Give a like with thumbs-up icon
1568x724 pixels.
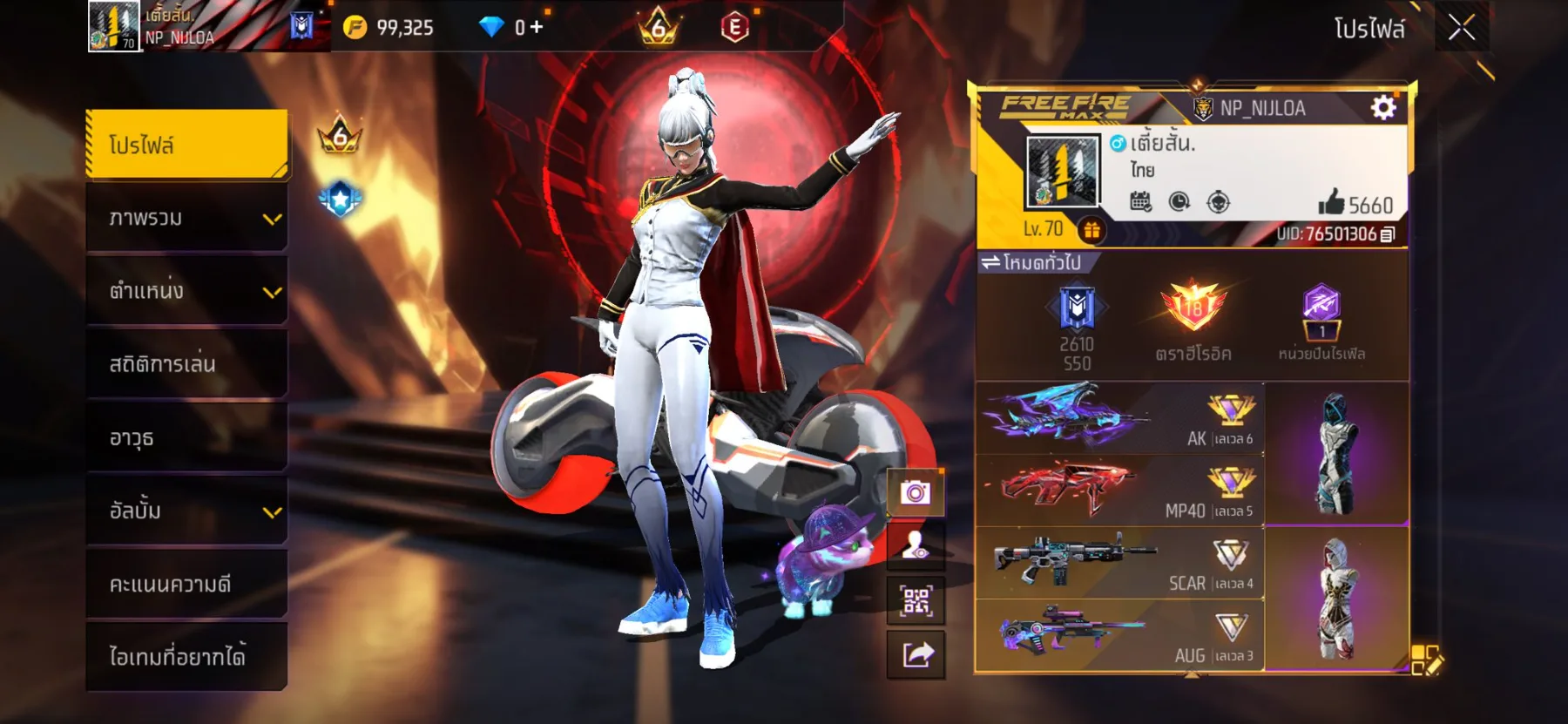pos(1331,203)
